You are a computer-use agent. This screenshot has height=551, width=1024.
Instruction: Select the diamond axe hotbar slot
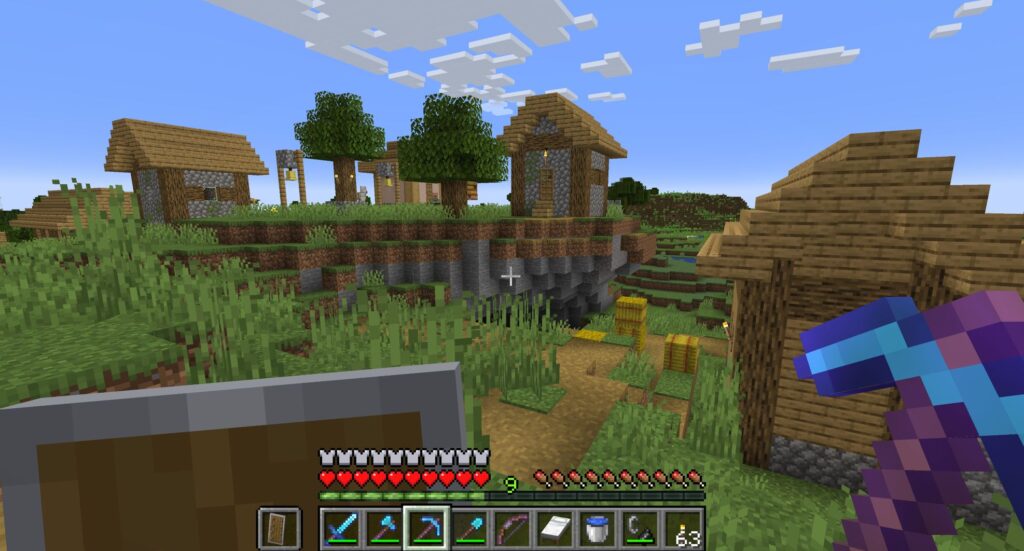click(x=384, y=527)
